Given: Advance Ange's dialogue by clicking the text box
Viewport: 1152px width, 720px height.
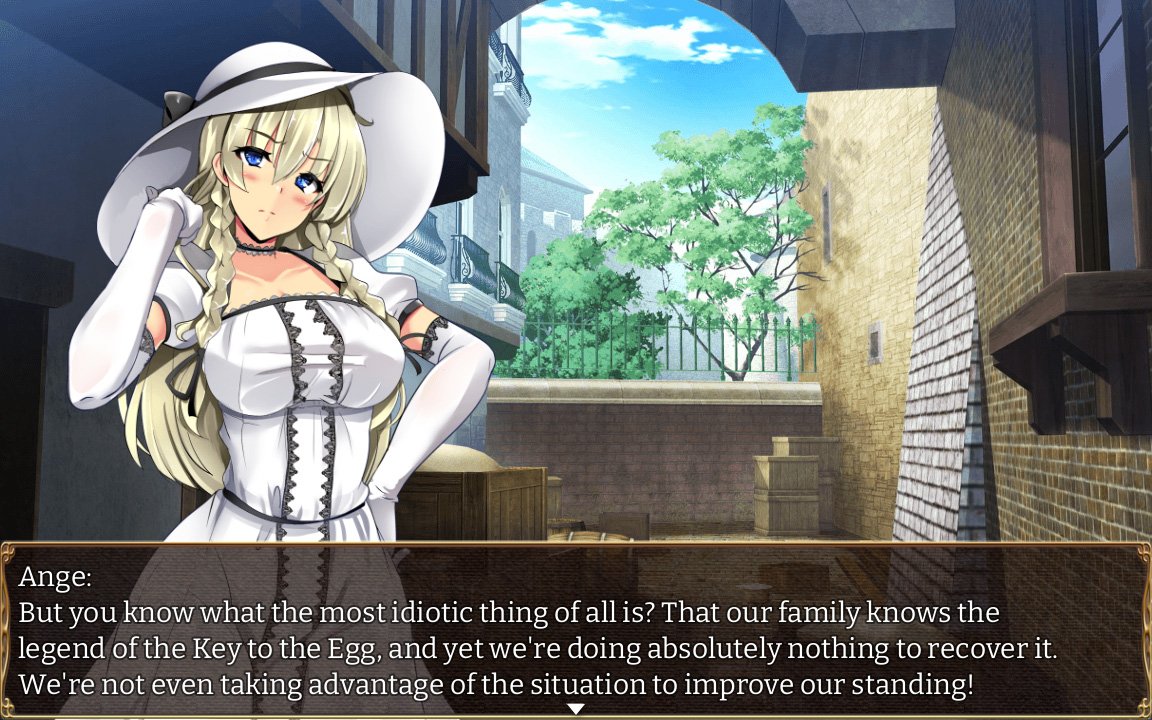Looking at the screenshot, I should tap(576, 630).
